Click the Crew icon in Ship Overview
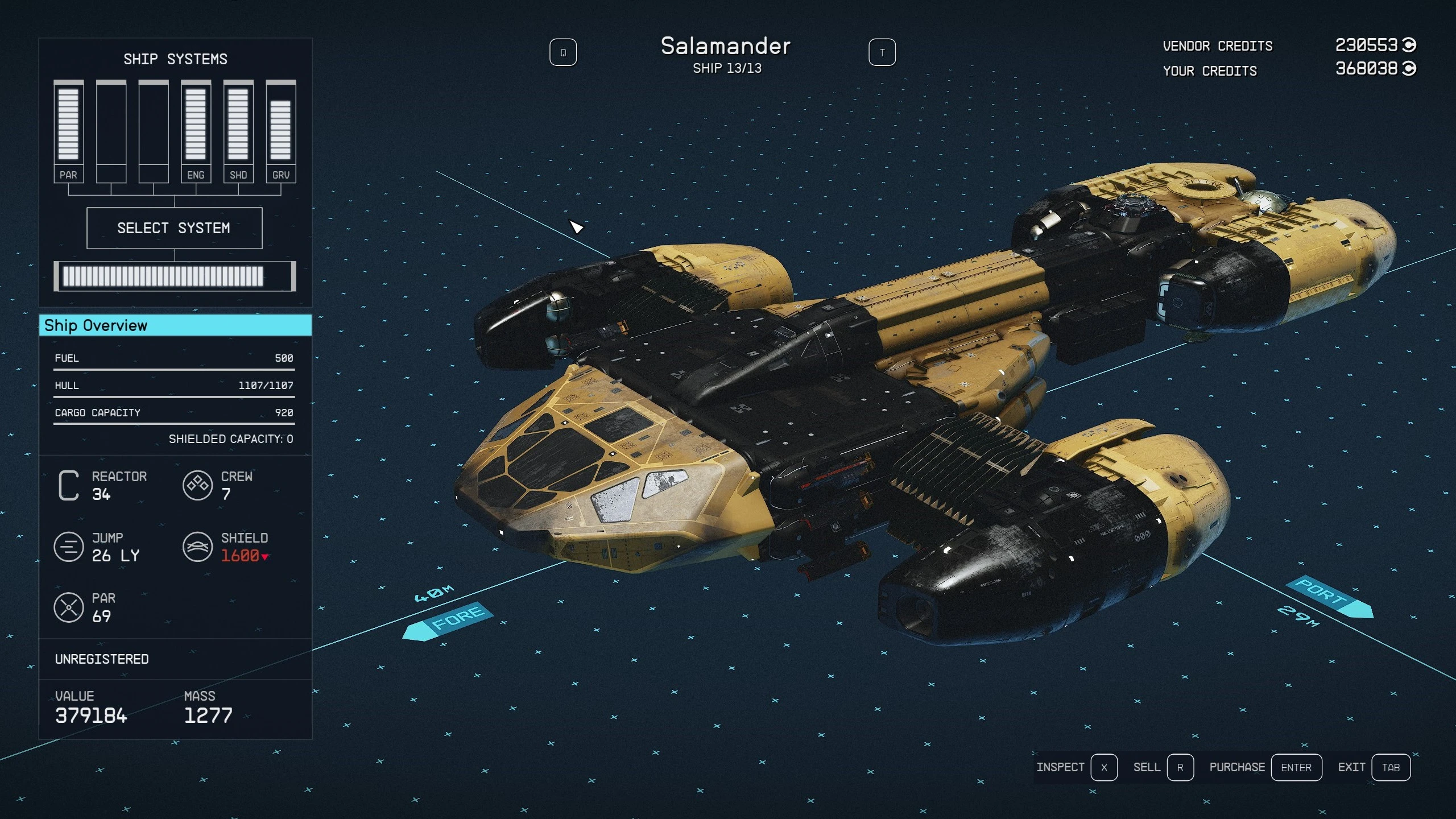This screenshot has height=819, width=1456. point(198,485)
